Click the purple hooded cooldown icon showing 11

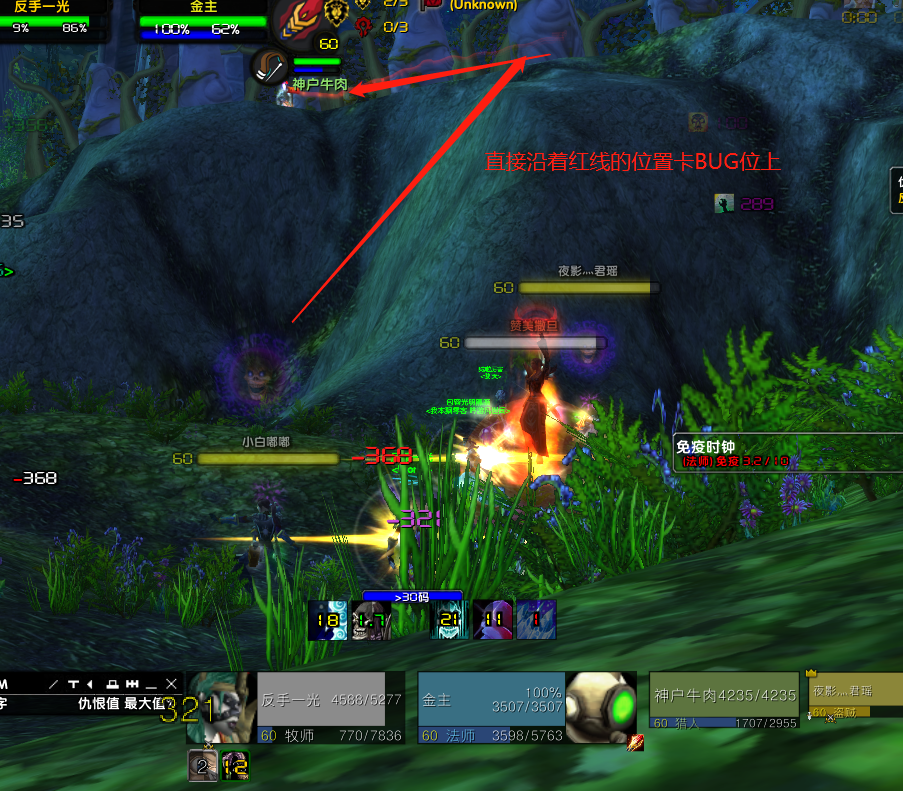(x=491, y=620)
